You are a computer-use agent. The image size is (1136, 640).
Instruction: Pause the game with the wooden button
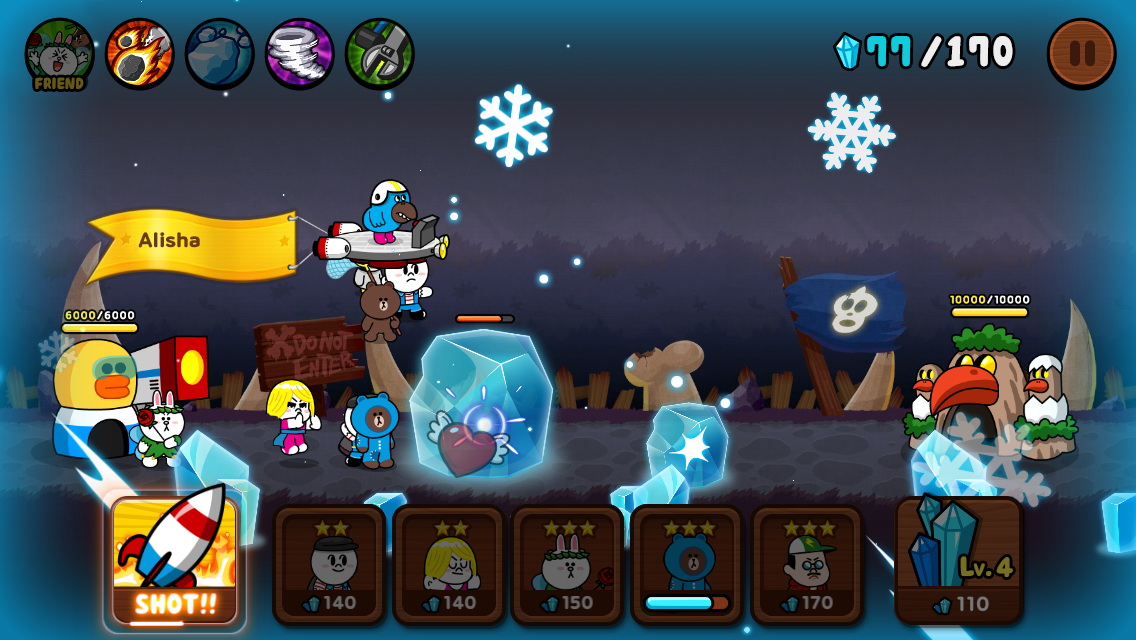(1081, 52)
